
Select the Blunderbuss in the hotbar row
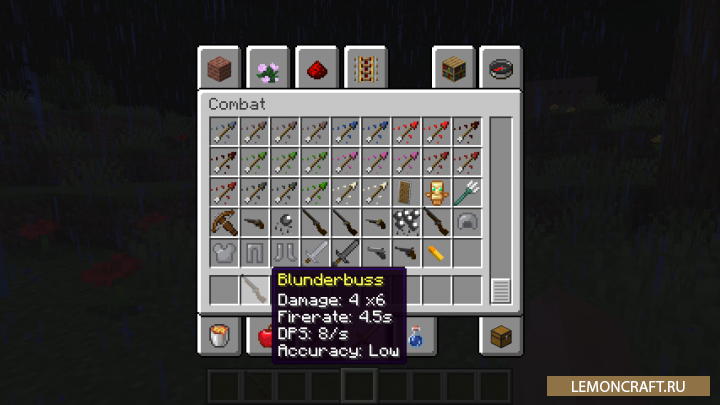(254, 290)
